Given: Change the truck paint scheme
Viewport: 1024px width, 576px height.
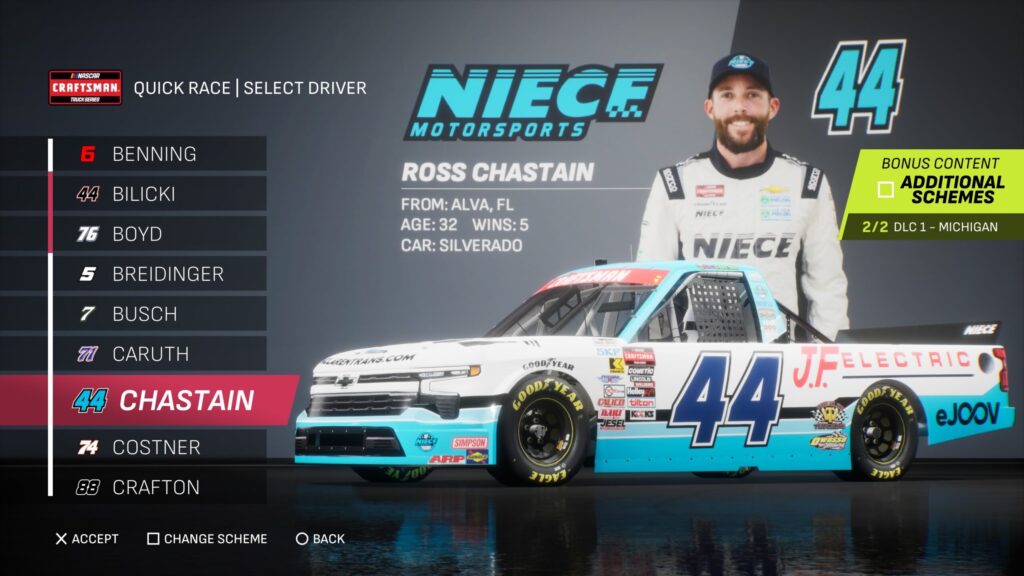Looking at the screenshot, I should (x=207, y=539).
